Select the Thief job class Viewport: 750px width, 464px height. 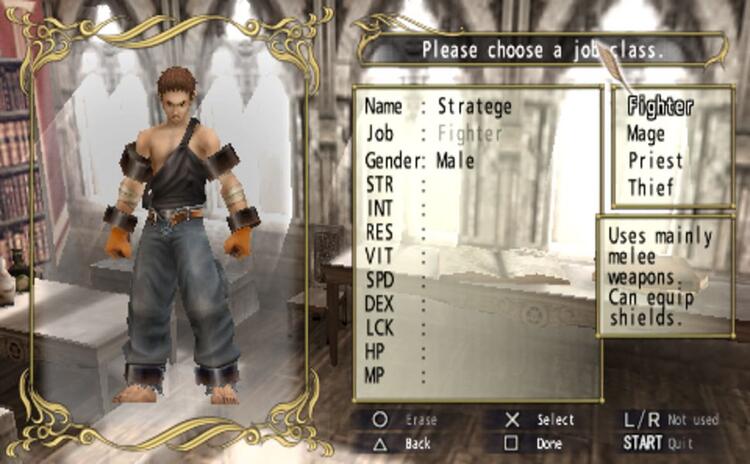(x=651, y=187)
